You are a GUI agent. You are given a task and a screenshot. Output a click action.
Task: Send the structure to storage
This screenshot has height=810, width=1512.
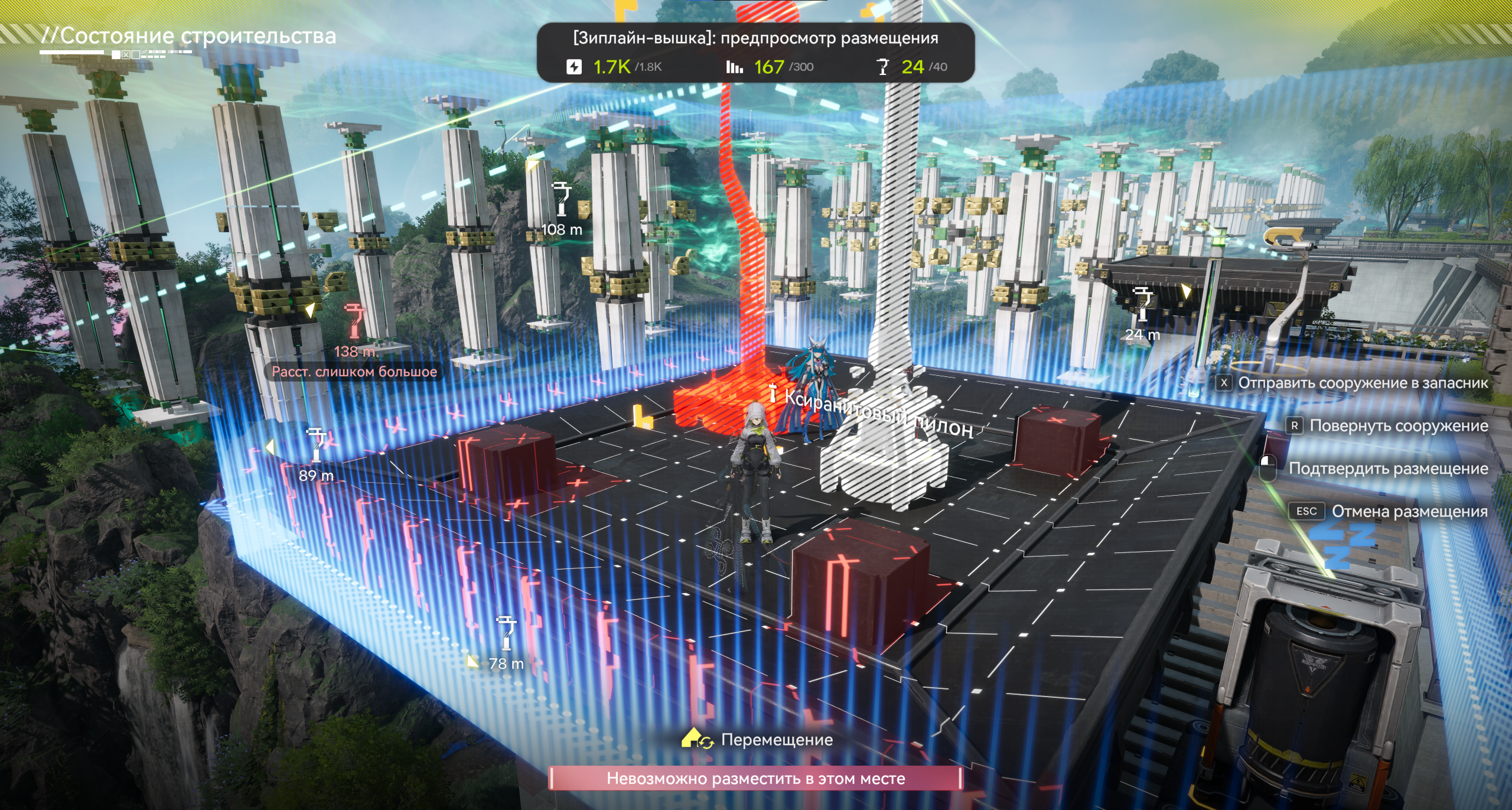[1362, 383]
